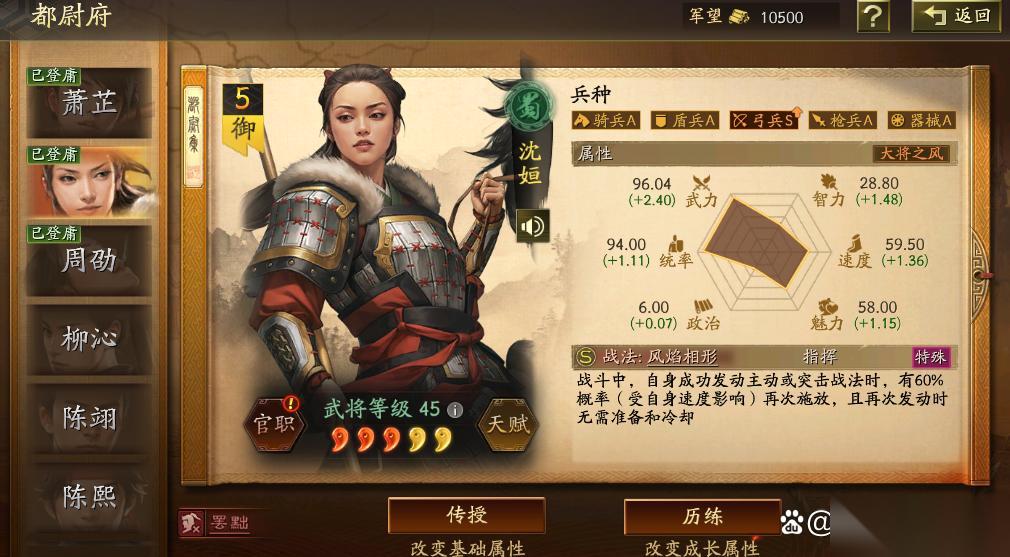Viewport: 1010px width, 557px height.
Task: Dismiss the general with 罢黜 button
Action: pos(215,522)
